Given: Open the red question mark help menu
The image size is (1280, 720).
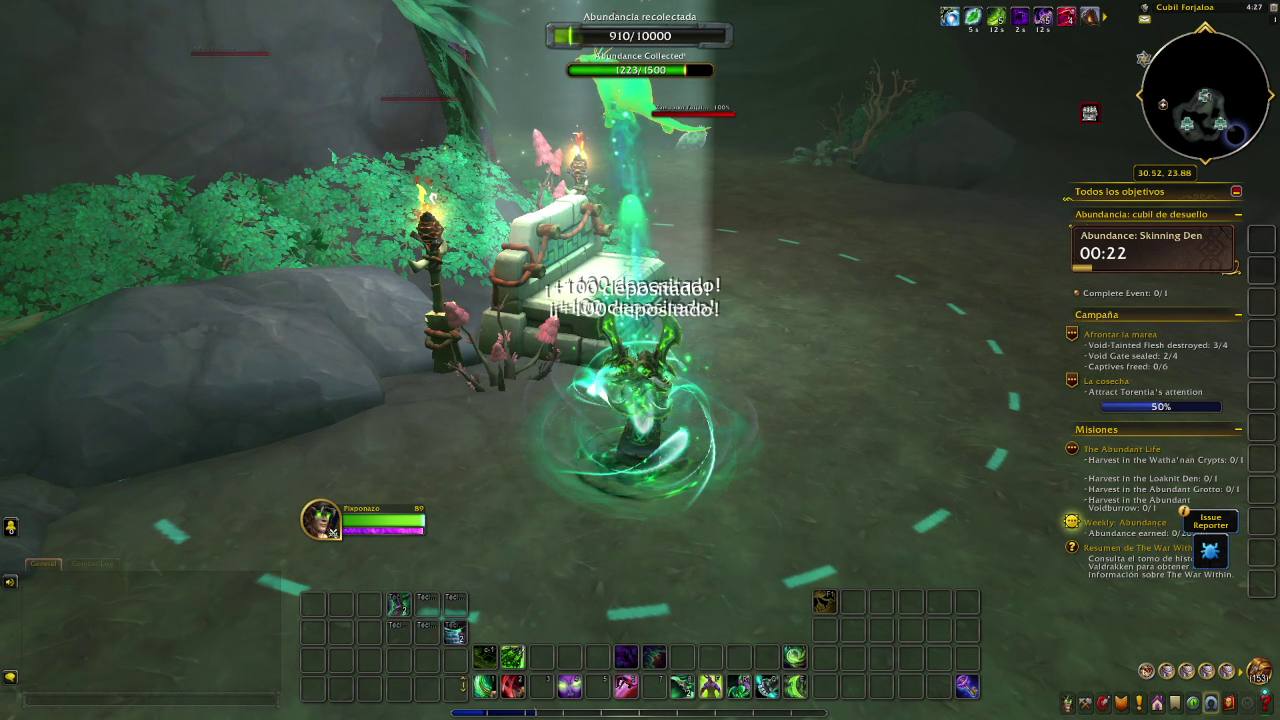Looking at the screenshot, I should tap(1265, 704).
